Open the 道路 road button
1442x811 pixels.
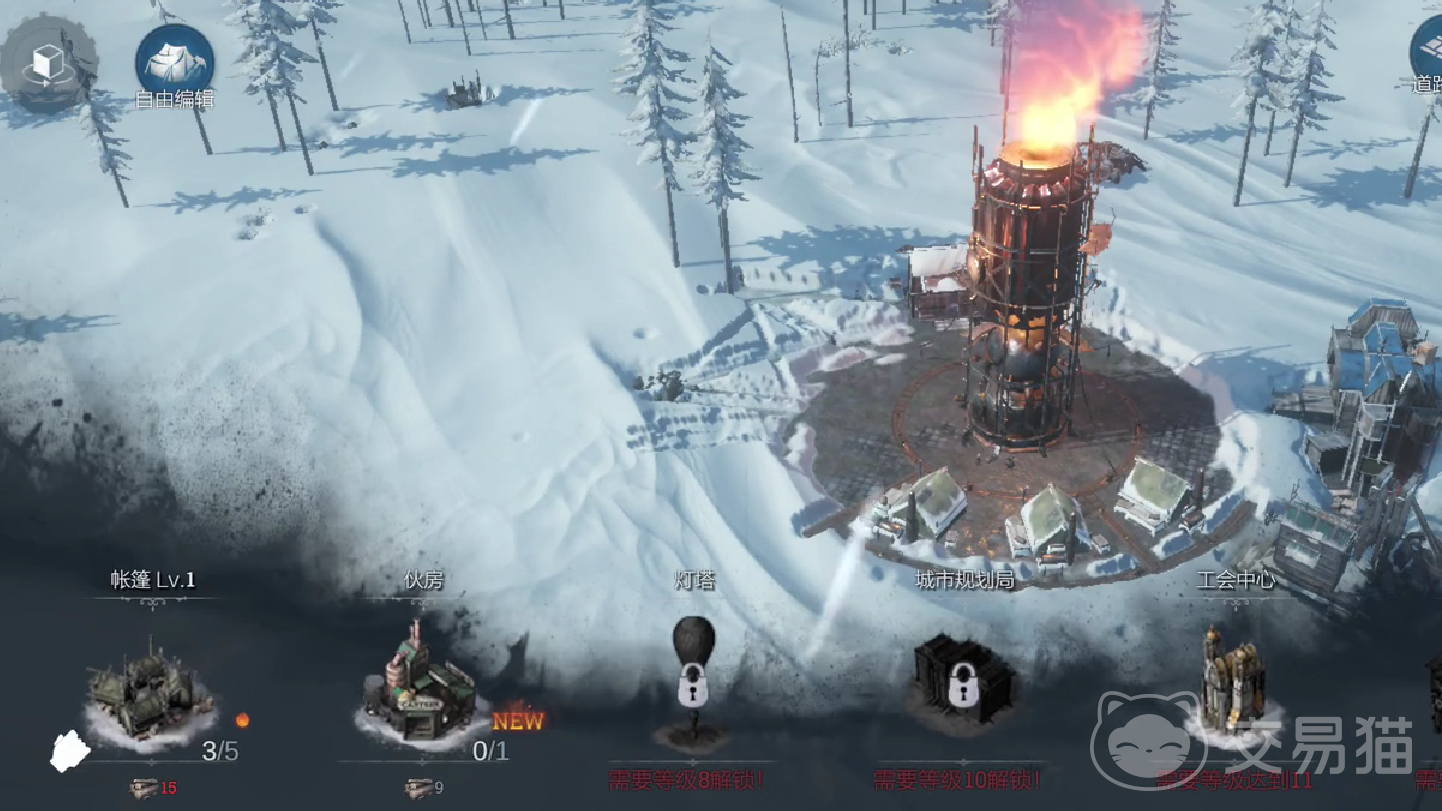click(1428, 55)
